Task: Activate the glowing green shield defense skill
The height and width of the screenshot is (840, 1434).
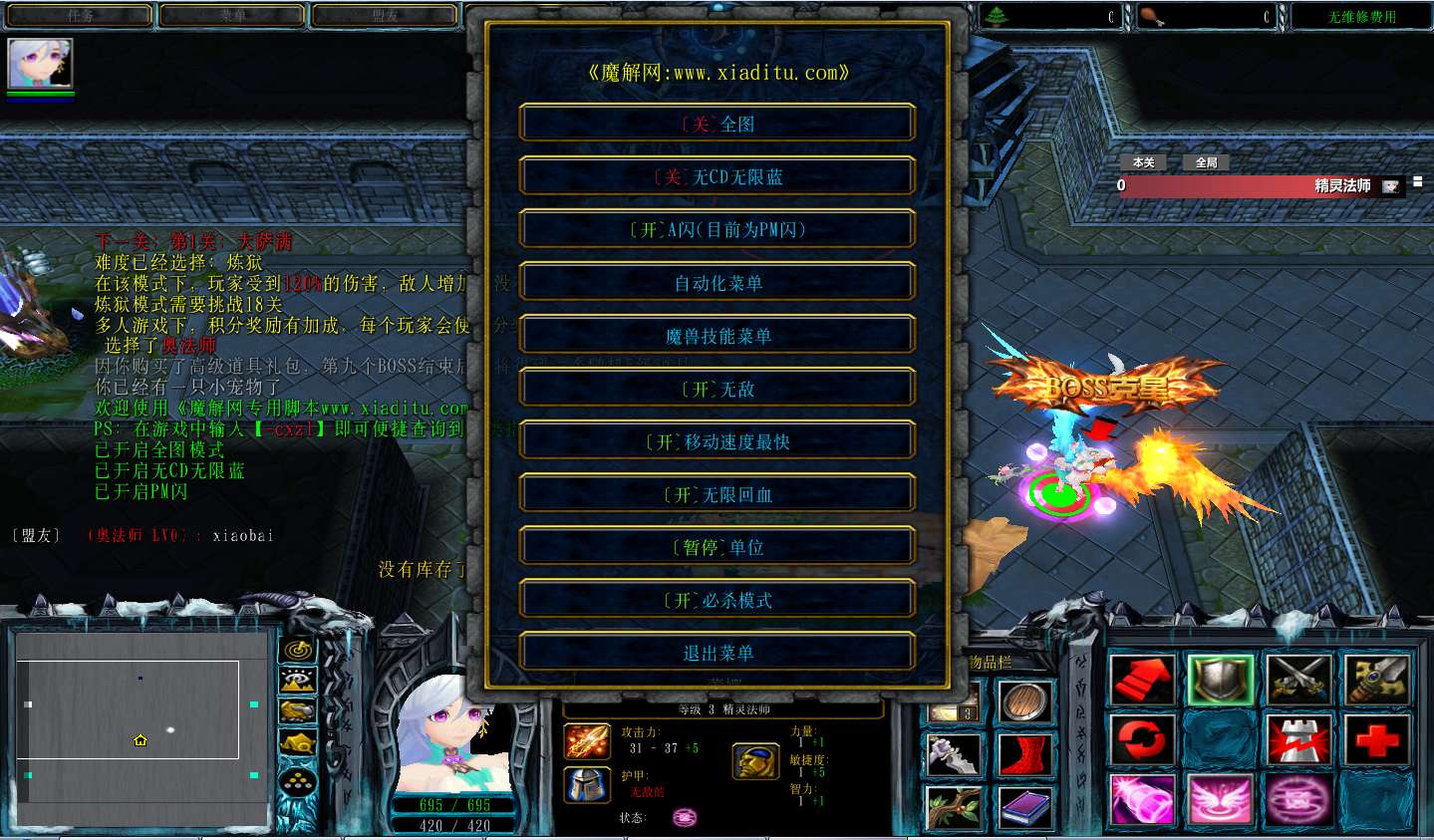Action: pyautogui.click(x=1223, y=680)
